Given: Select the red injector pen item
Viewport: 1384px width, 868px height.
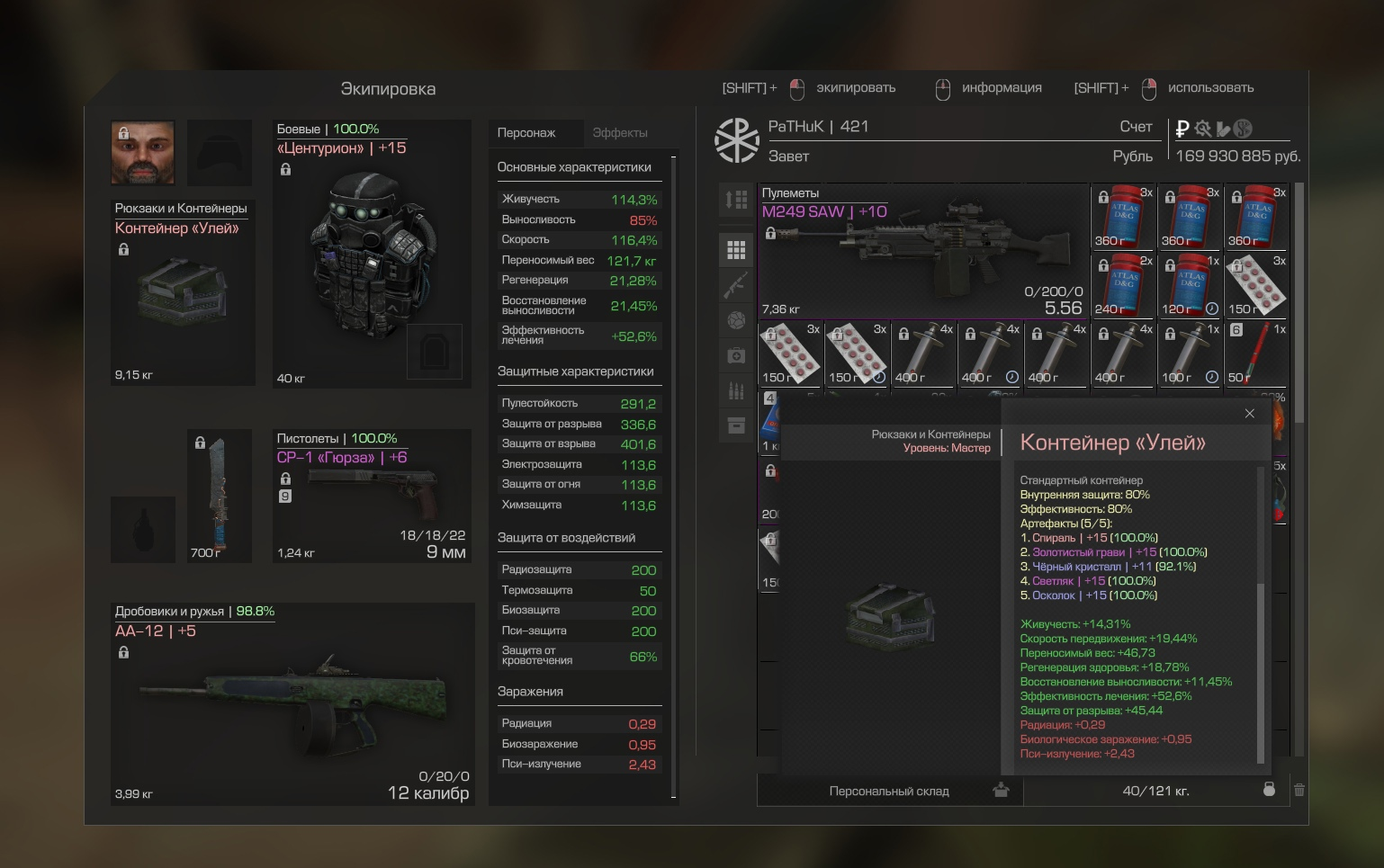Looking at the screenshot, I should tap(1257, 353).
